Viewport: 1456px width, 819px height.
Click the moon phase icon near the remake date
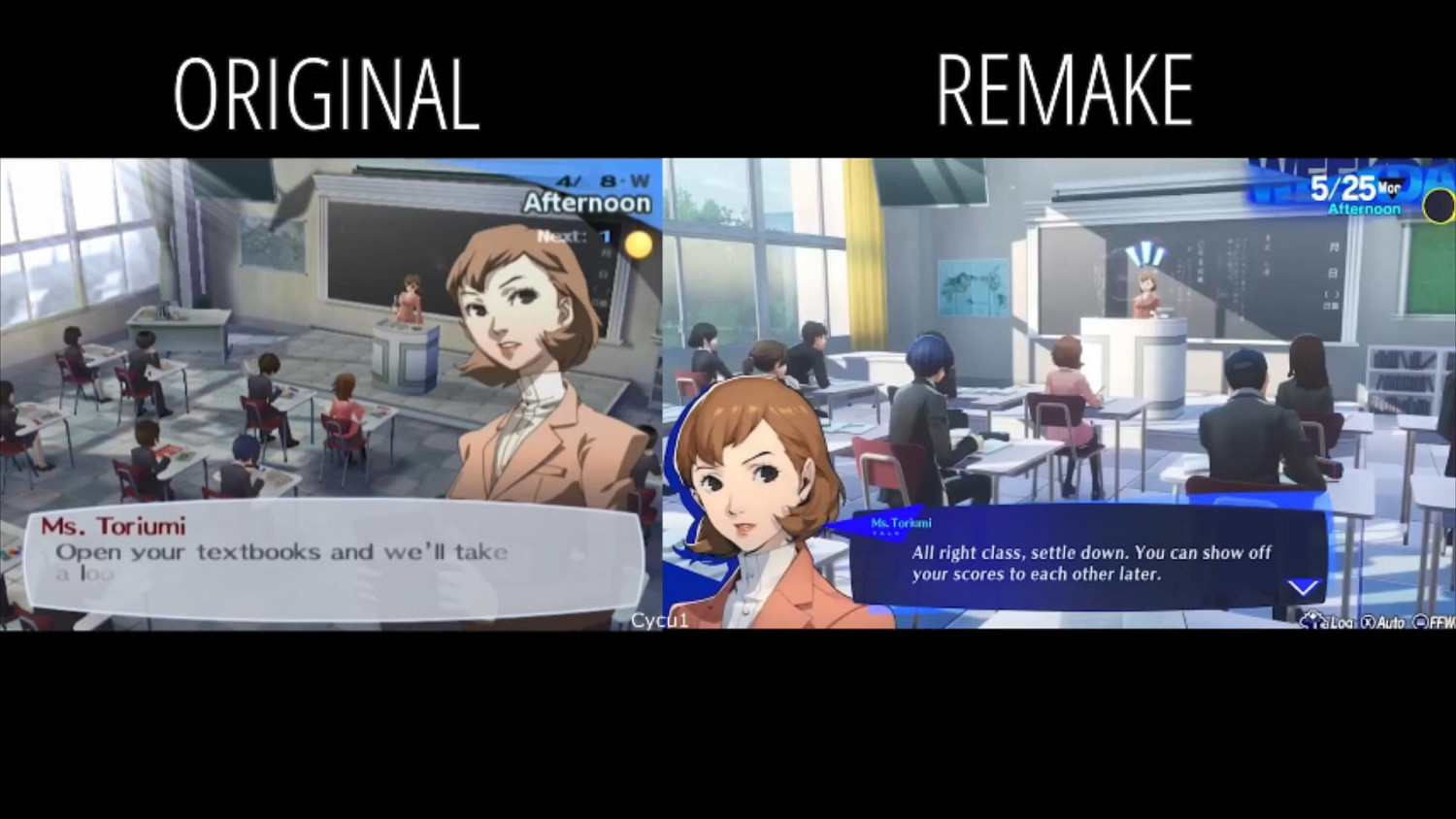pos(1438,207)
